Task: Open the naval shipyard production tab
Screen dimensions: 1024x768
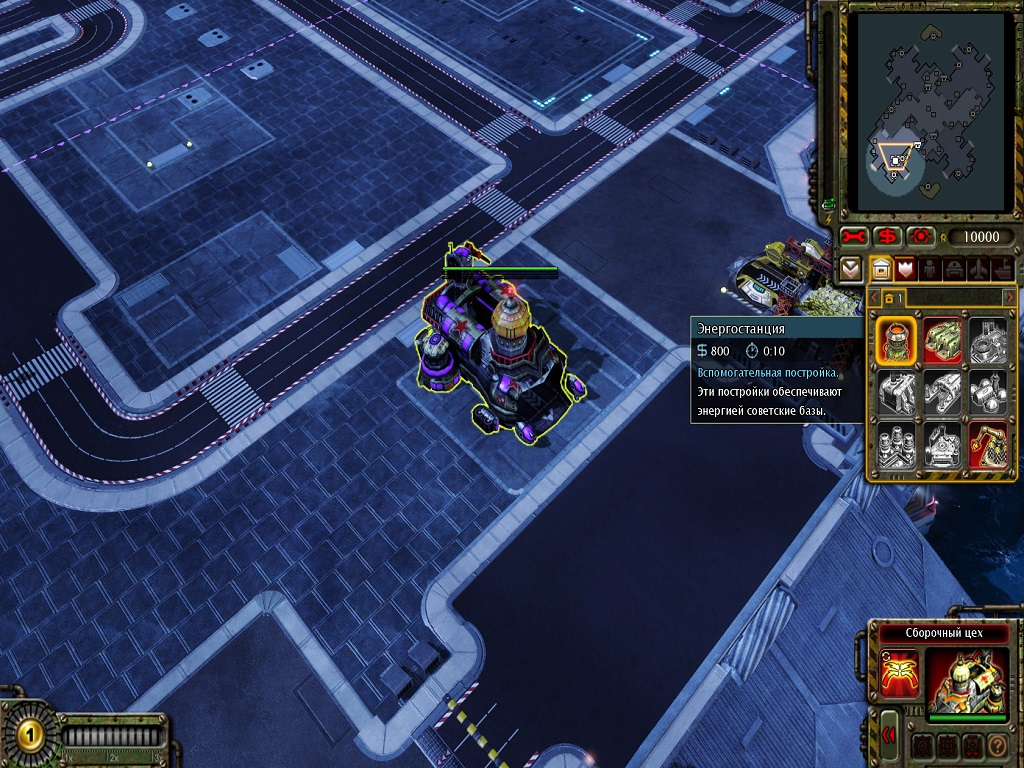Action: point(1001,269)
